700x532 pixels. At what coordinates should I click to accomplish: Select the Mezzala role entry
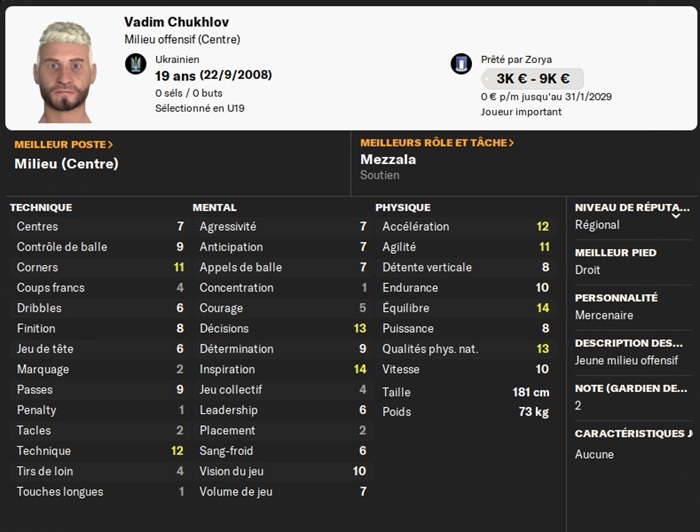point(388,159)
